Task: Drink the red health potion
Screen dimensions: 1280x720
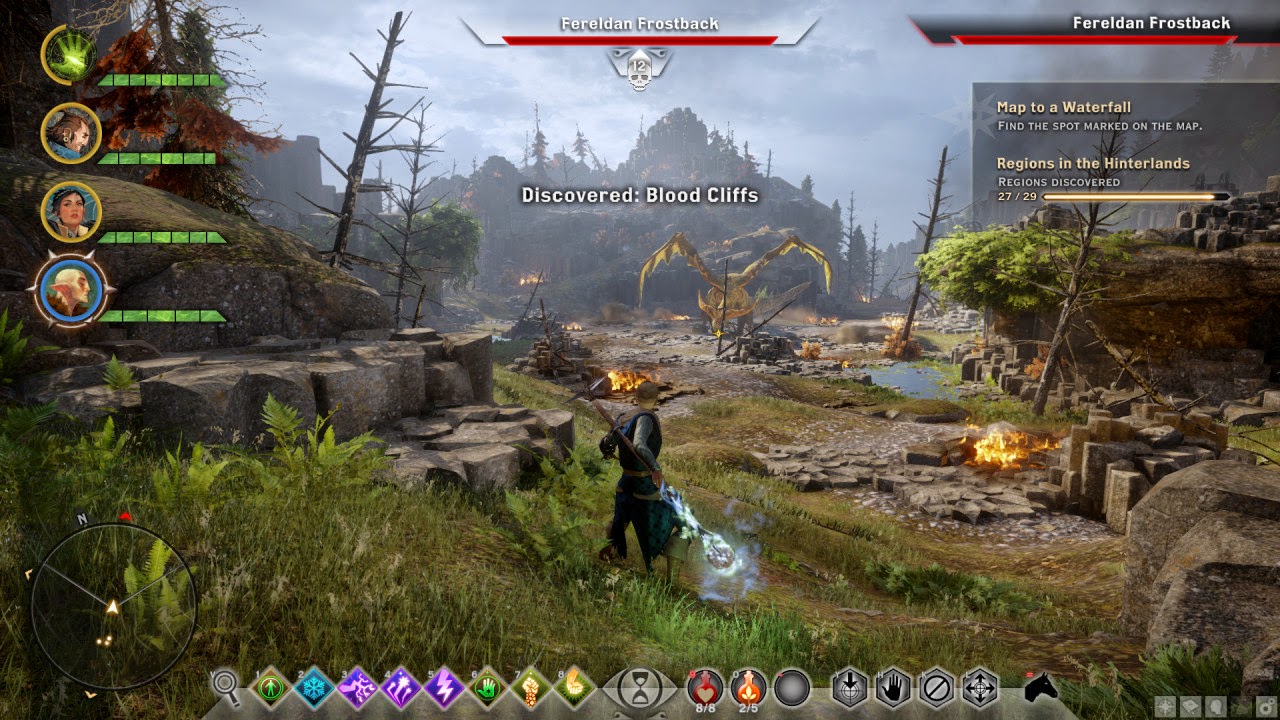Action: 705,687
